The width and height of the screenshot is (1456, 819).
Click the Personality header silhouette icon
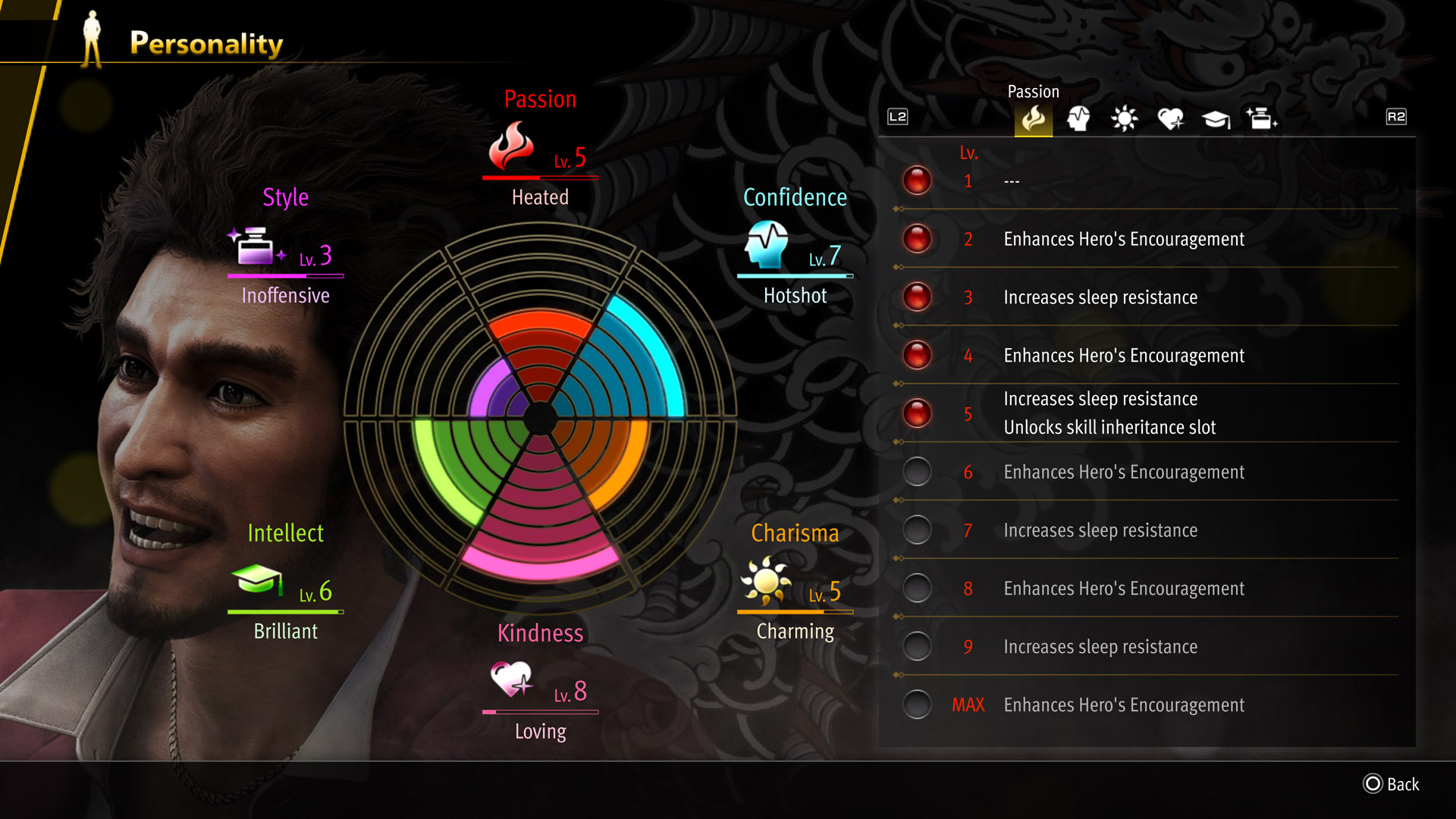tap(93, 36)
